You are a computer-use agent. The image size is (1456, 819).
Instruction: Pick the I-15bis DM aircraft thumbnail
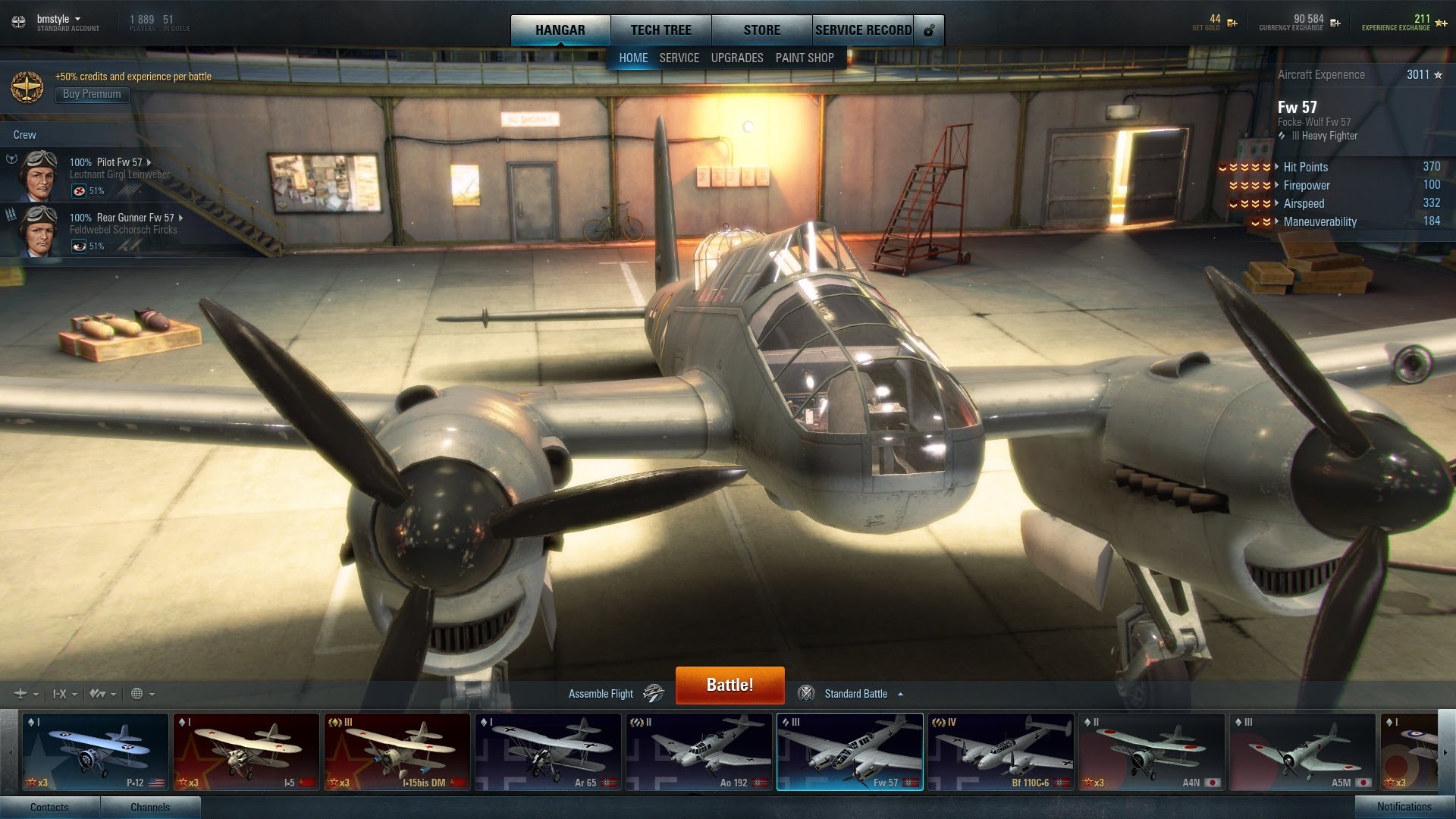(x=397, y=752)
